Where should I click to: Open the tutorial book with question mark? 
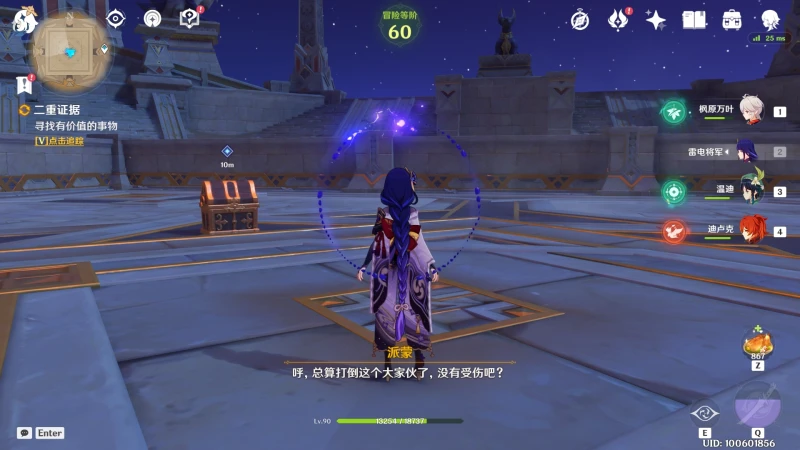pyautogui.click(x=189, y=18)
